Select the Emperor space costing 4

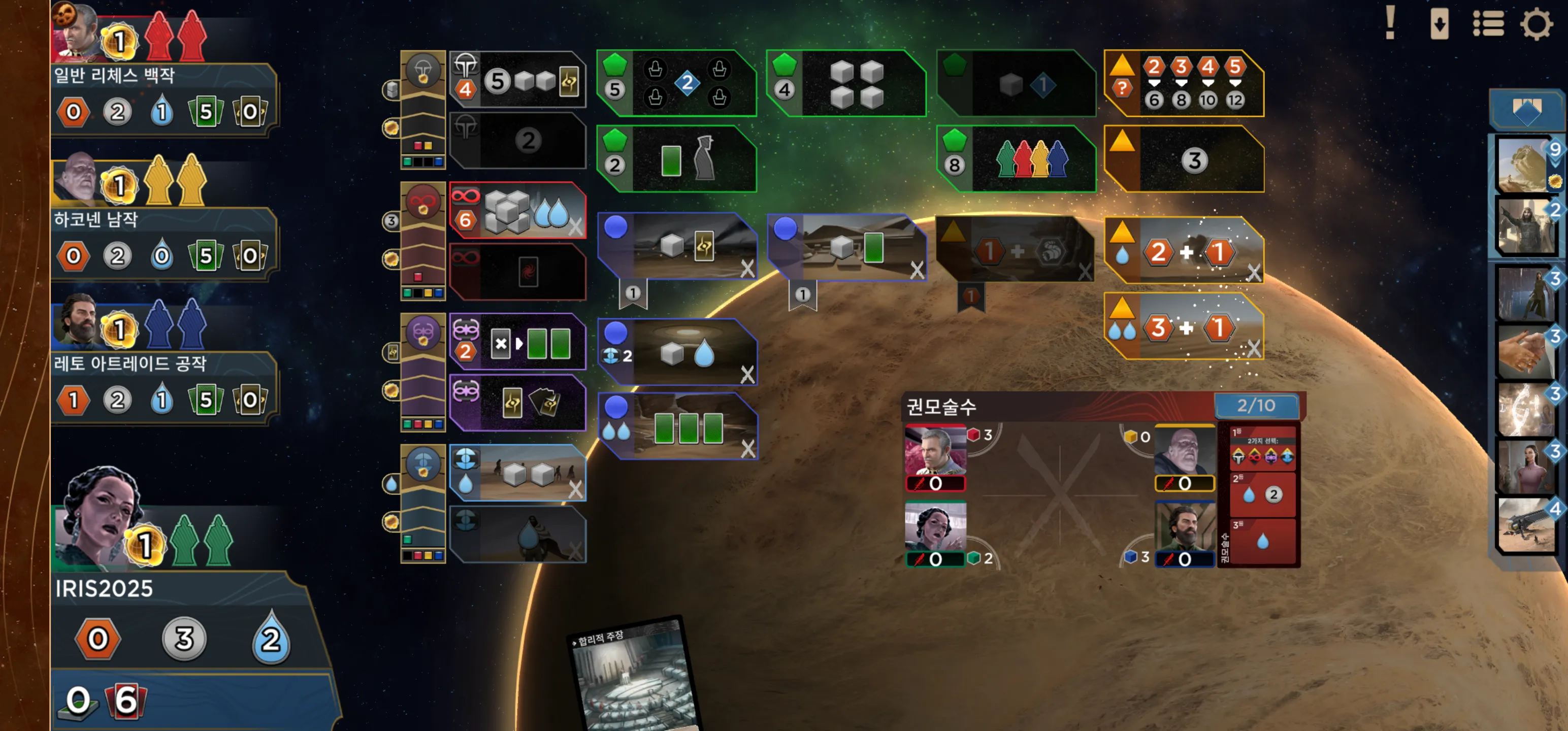click(518, 80)
